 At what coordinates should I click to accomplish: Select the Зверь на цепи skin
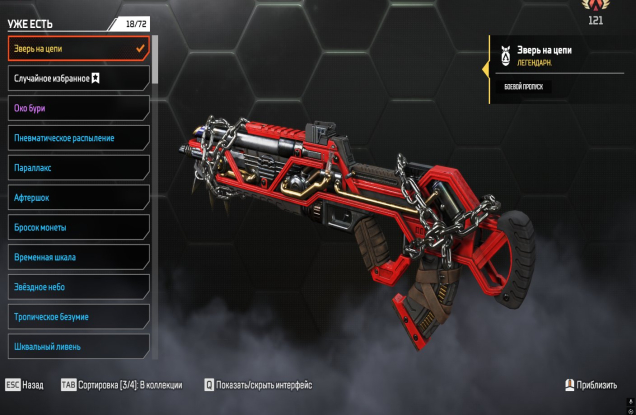point(78,48)
